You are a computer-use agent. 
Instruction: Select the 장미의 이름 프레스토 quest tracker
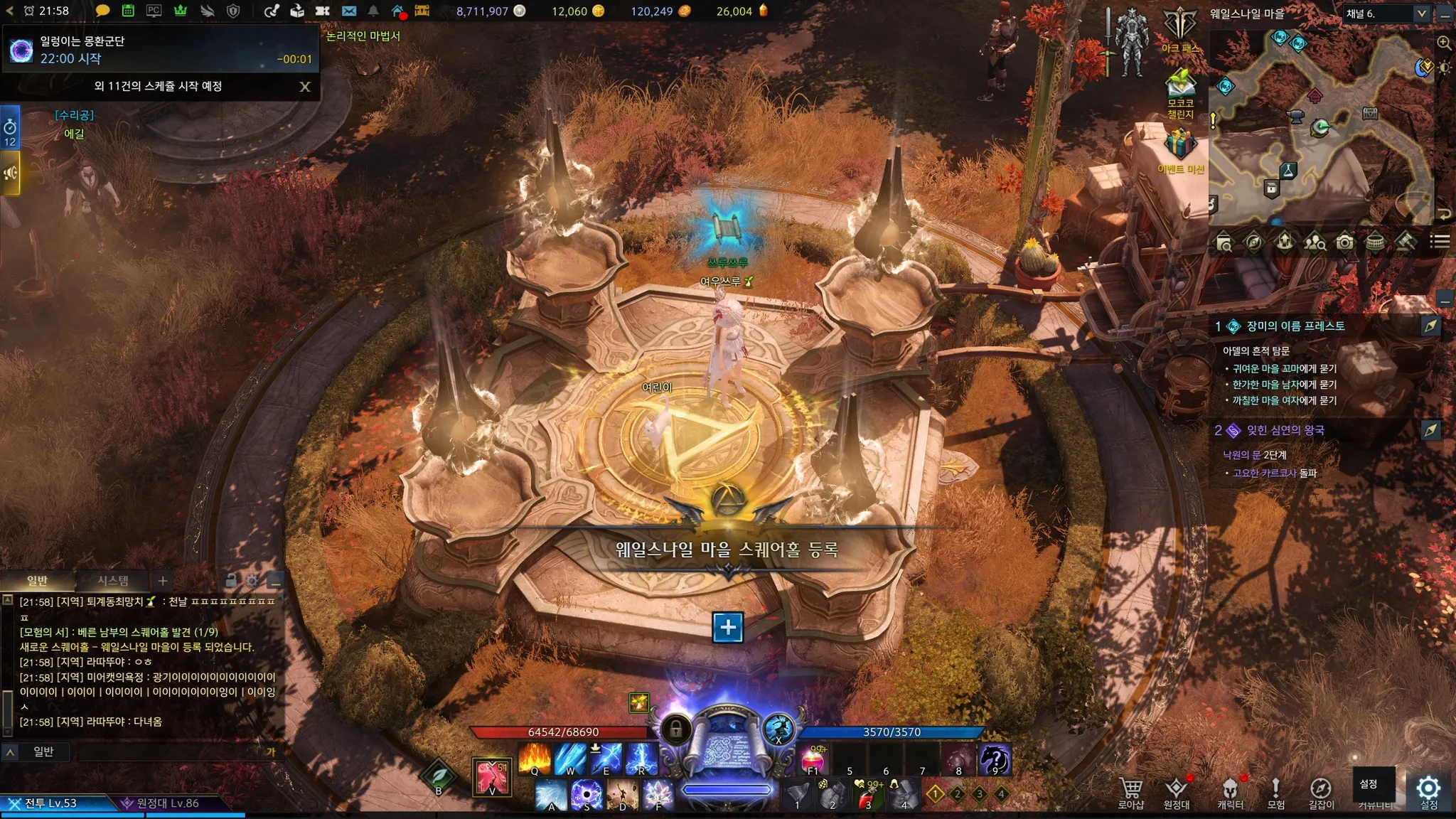pos(1295,326)
